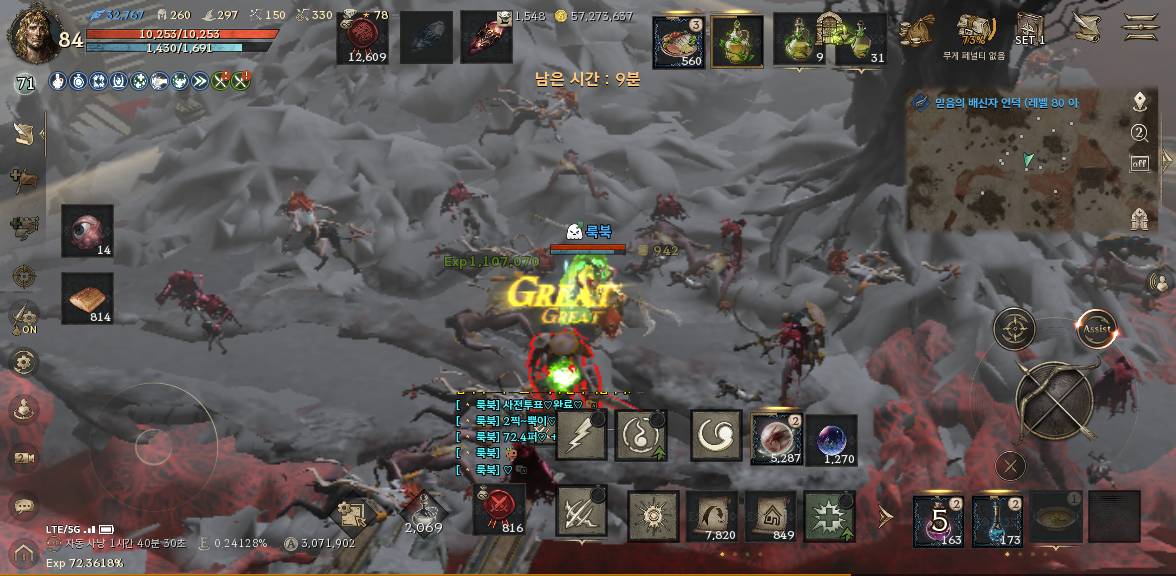This screenshot has width=1176, height=576.
Task: Open the hamburger main menu
Action: click(1140, 27)
